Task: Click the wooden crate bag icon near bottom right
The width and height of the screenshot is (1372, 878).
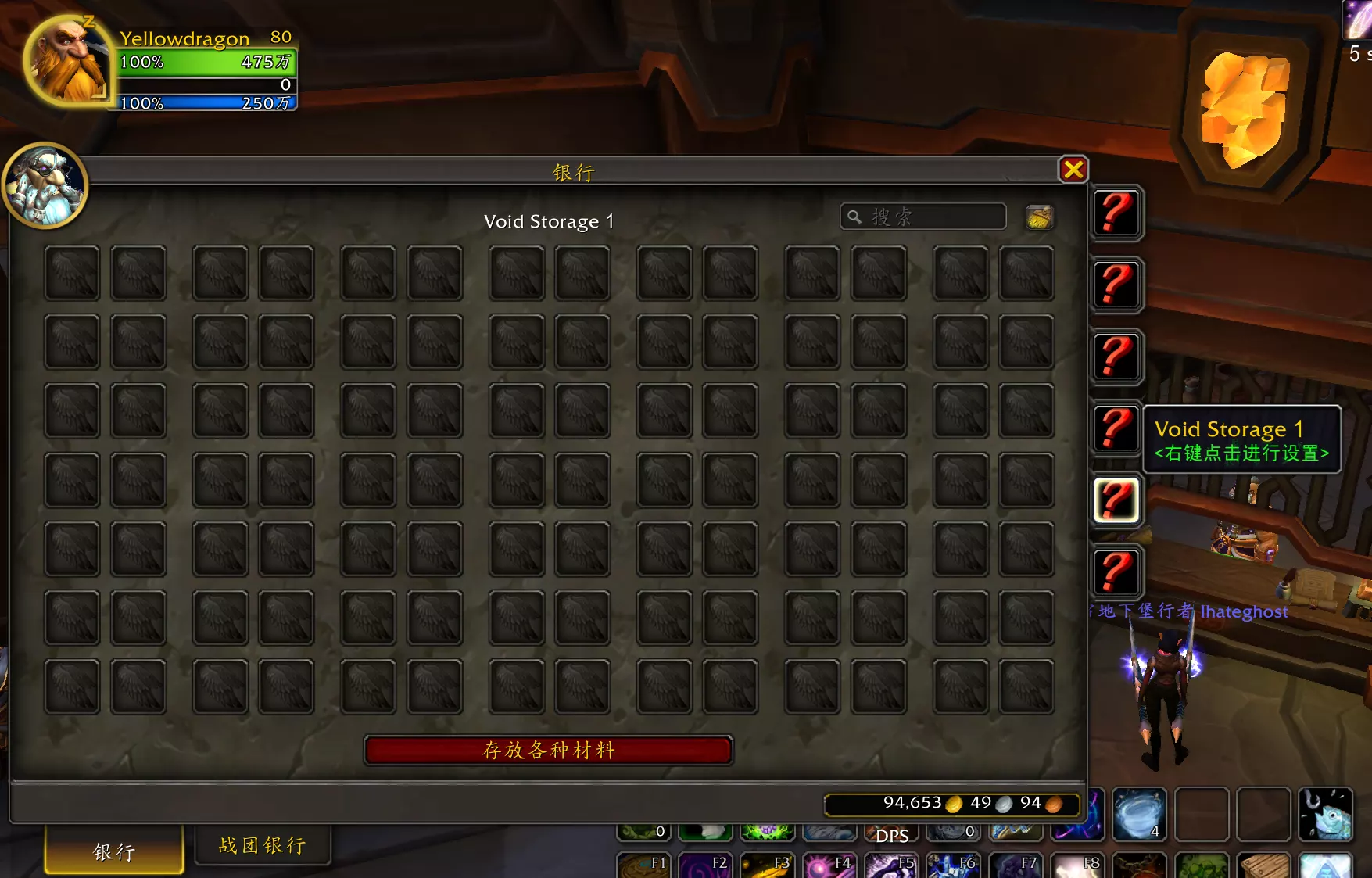Action: [x=1263, y=868]
